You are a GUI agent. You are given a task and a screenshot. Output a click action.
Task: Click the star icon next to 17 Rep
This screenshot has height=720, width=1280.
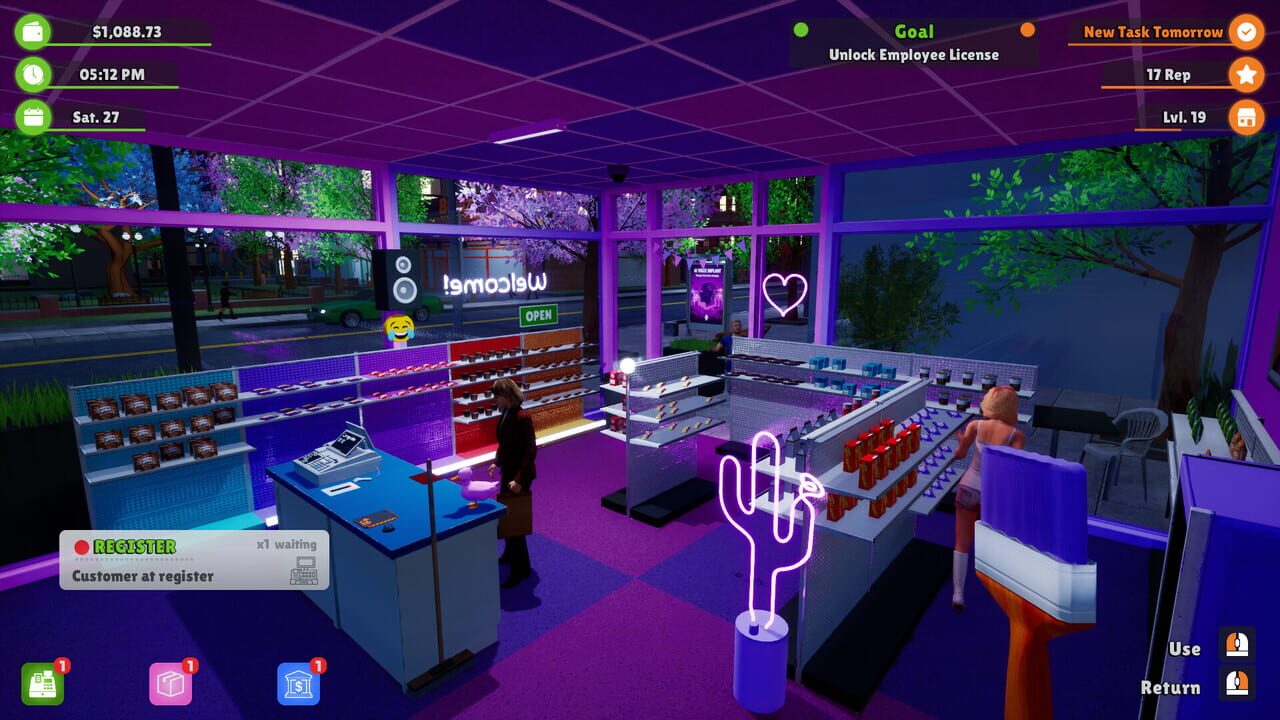[1246, 74]
